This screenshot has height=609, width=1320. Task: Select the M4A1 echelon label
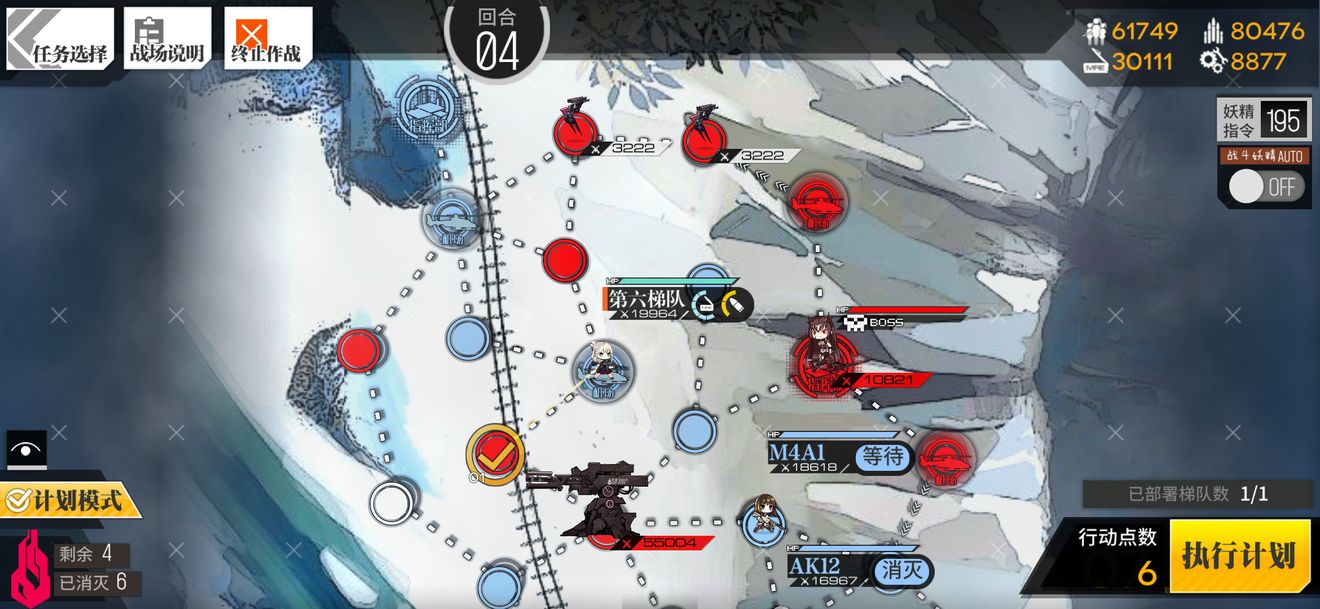[803, 455]
